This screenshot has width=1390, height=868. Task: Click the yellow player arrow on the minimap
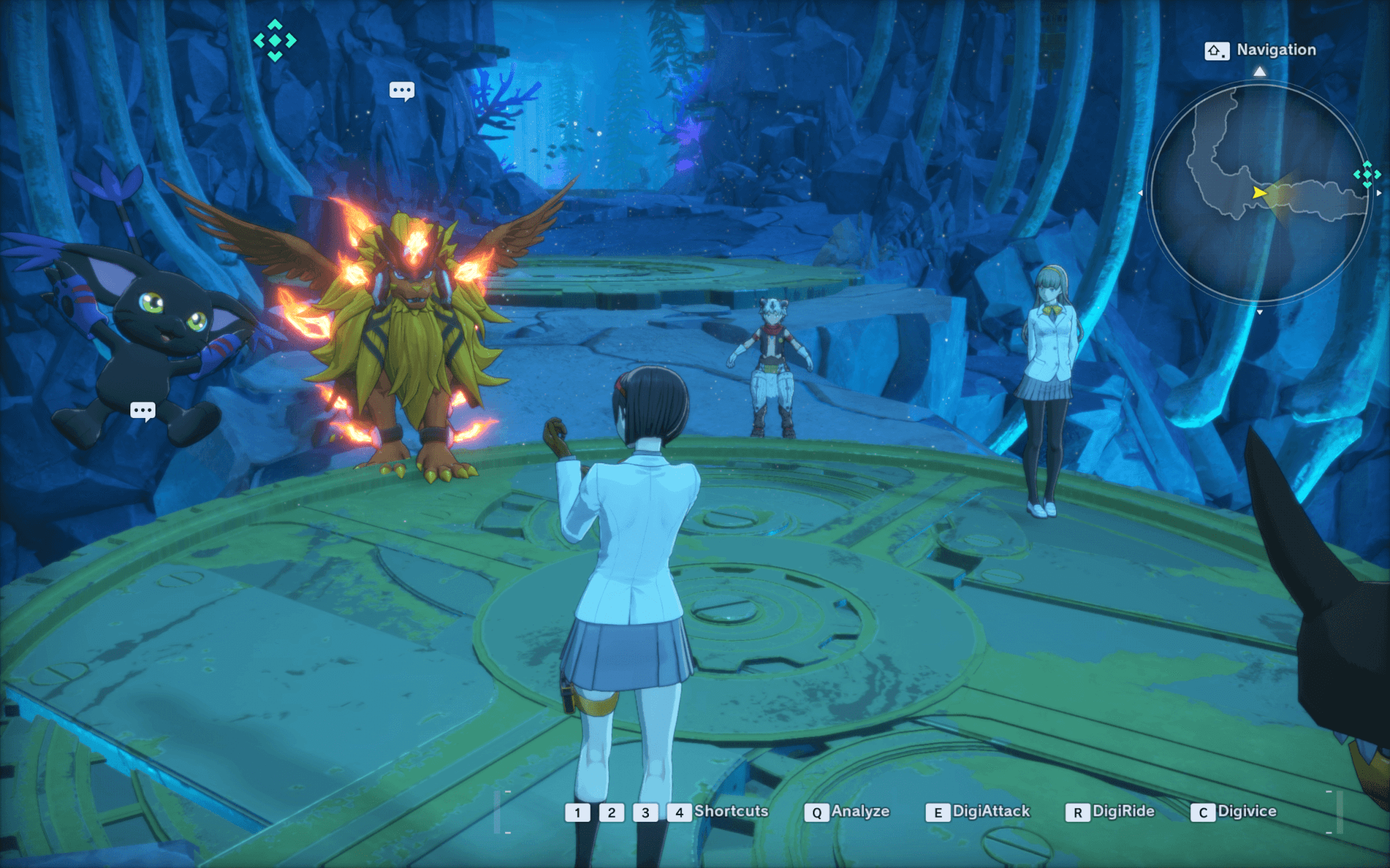[x=1260, y=193]
